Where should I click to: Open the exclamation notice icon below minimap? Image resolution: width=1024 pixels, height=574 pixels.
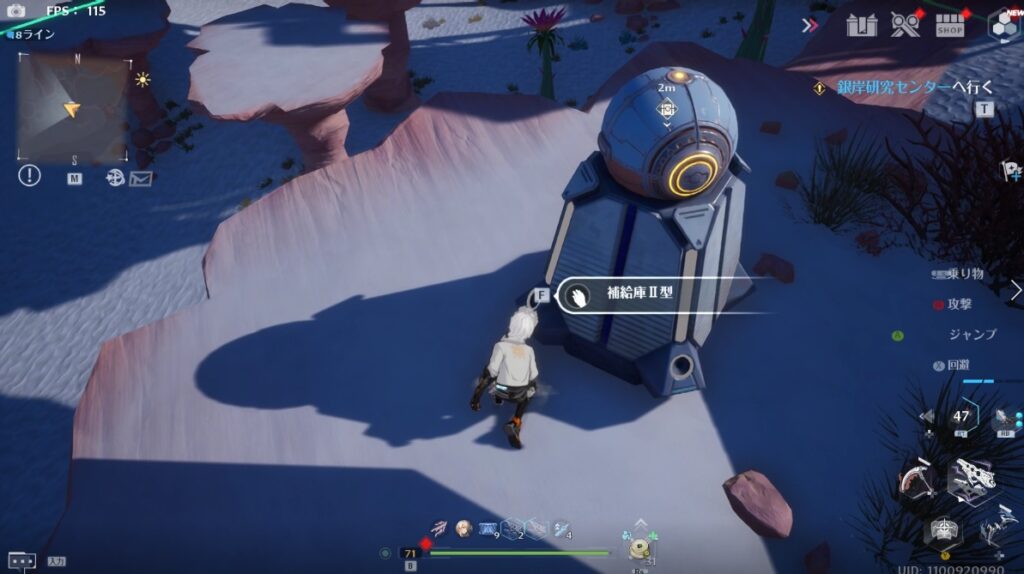tap(30, 176)
